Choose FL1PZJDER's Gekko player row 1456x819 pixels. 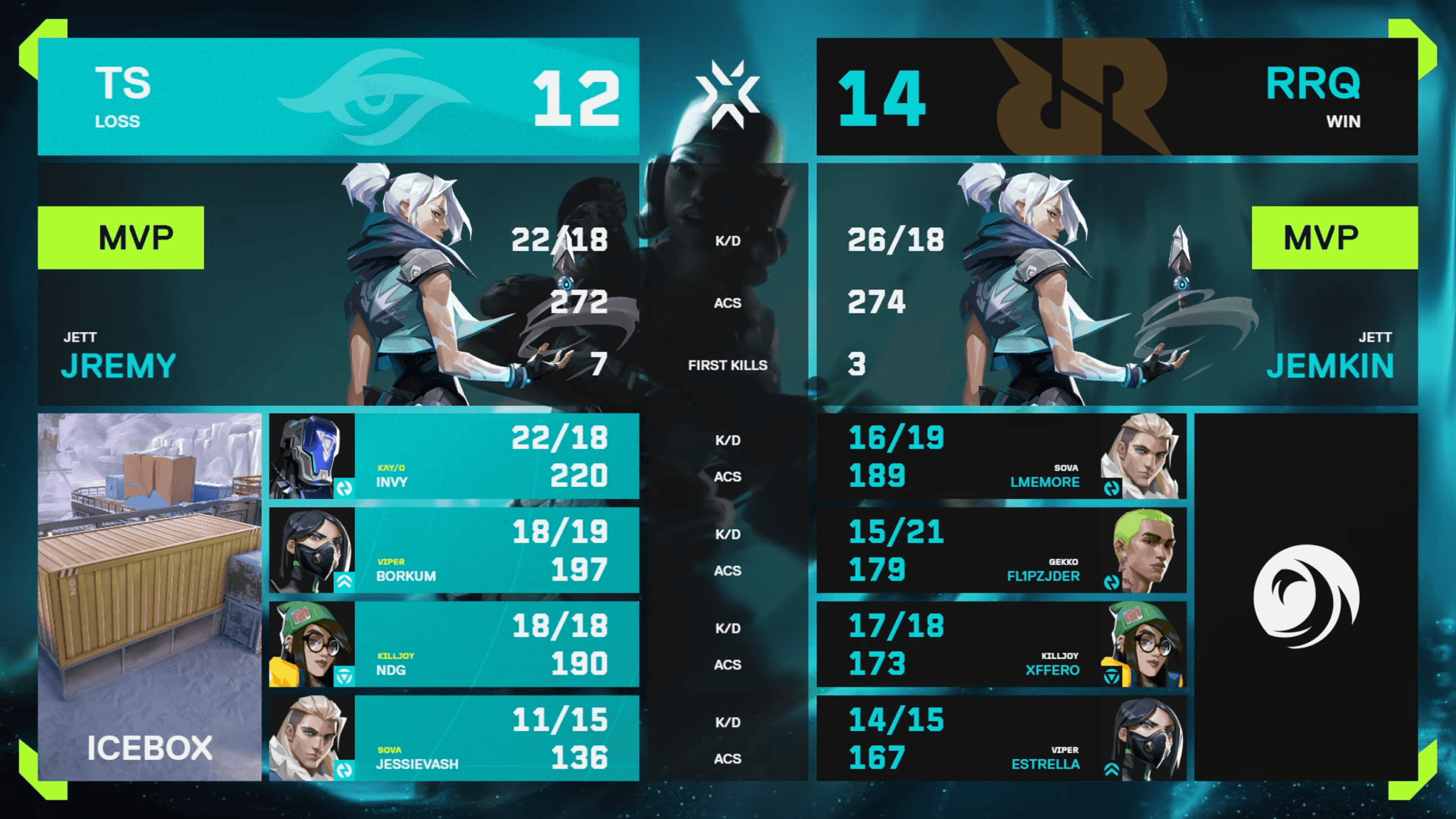pyautogui.click(x=1001, y=550)
